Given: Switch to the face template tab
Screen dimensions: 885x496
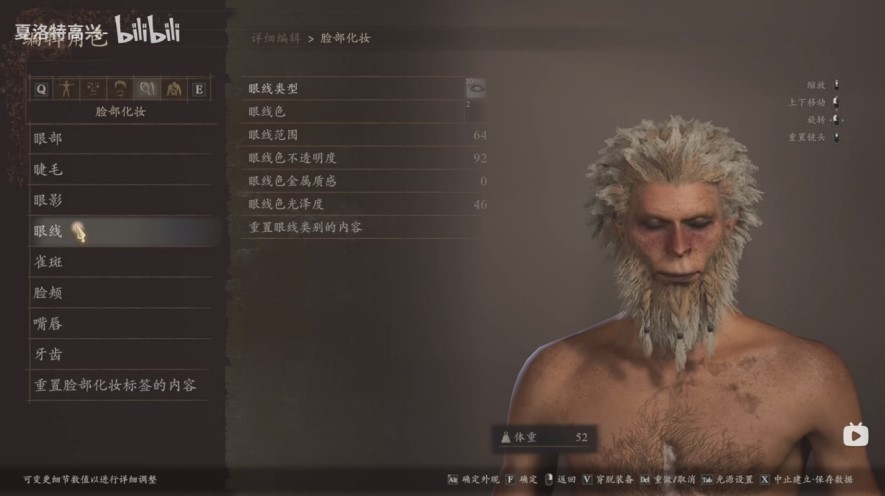Looking at the screenshot, I should point(94,89).
